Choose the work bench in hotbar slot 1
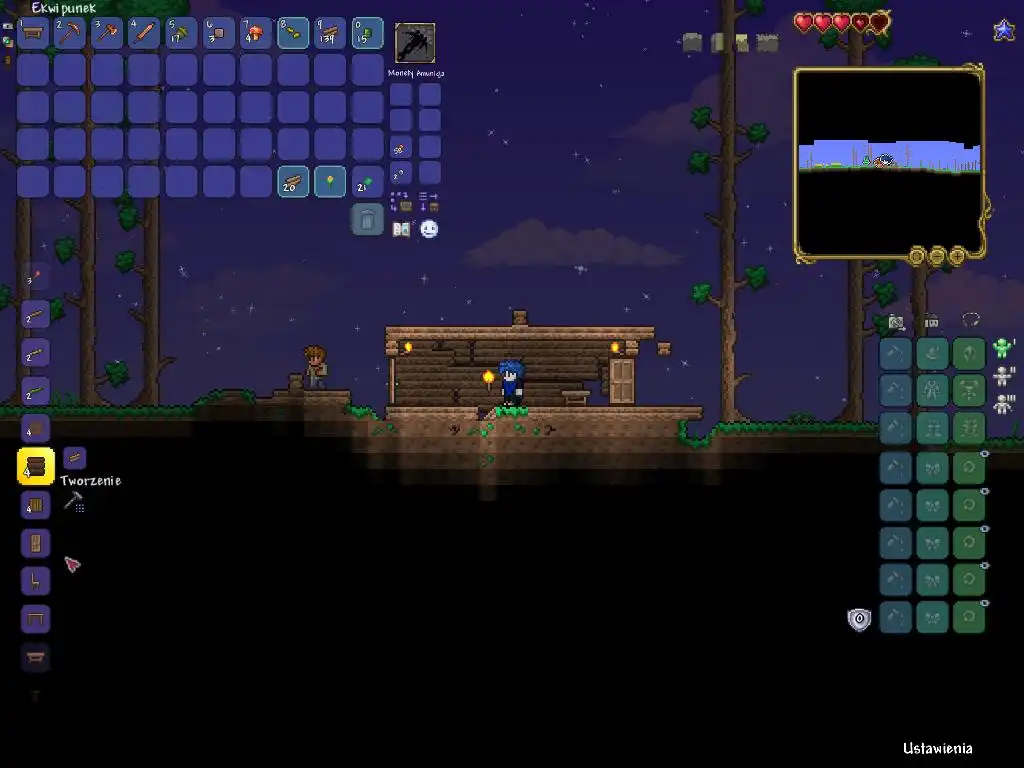 (34, 33)
